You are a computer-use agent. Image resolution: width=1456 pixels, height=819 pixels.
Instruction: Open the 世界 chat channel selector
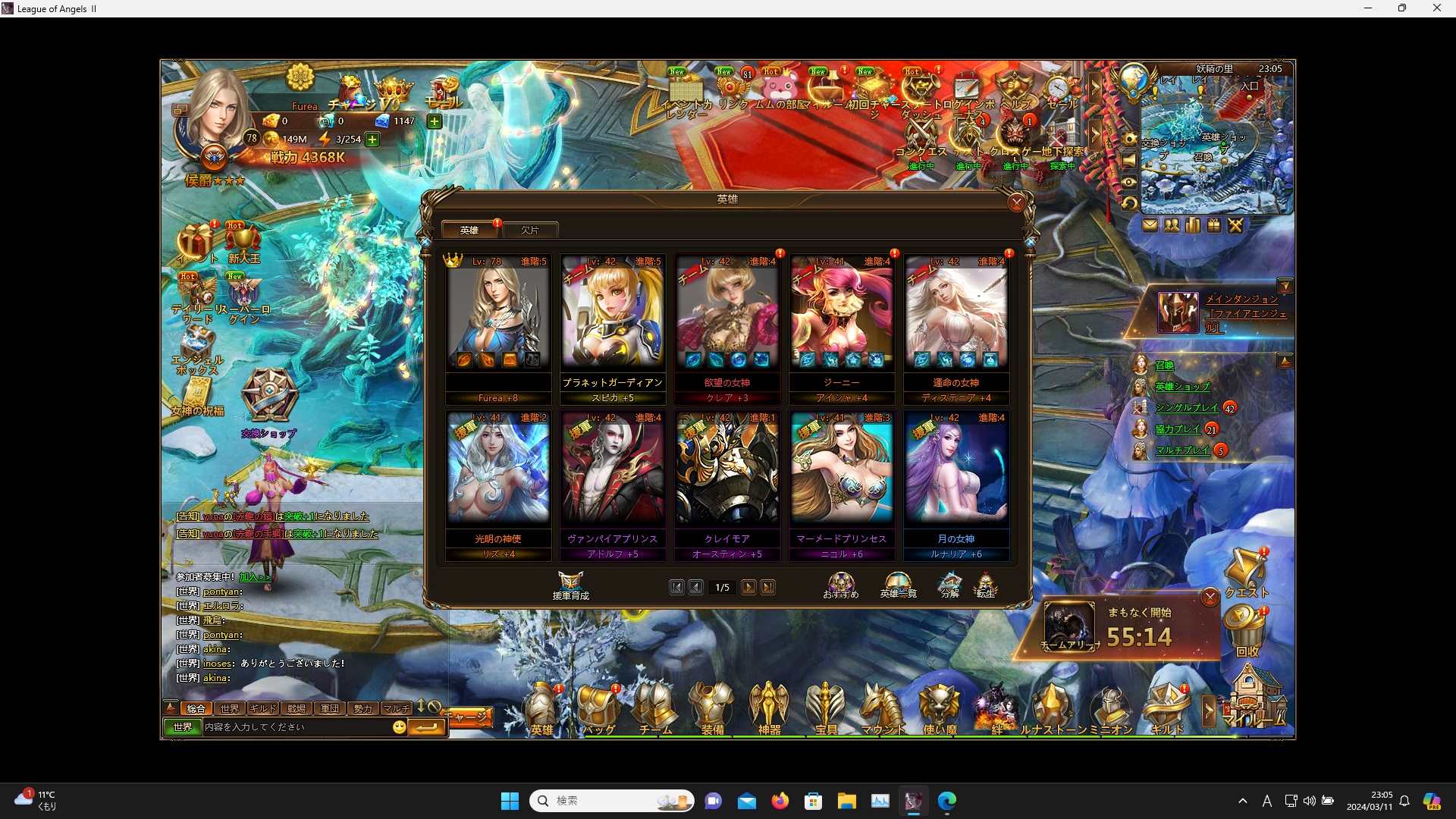[x=181, y=726]
